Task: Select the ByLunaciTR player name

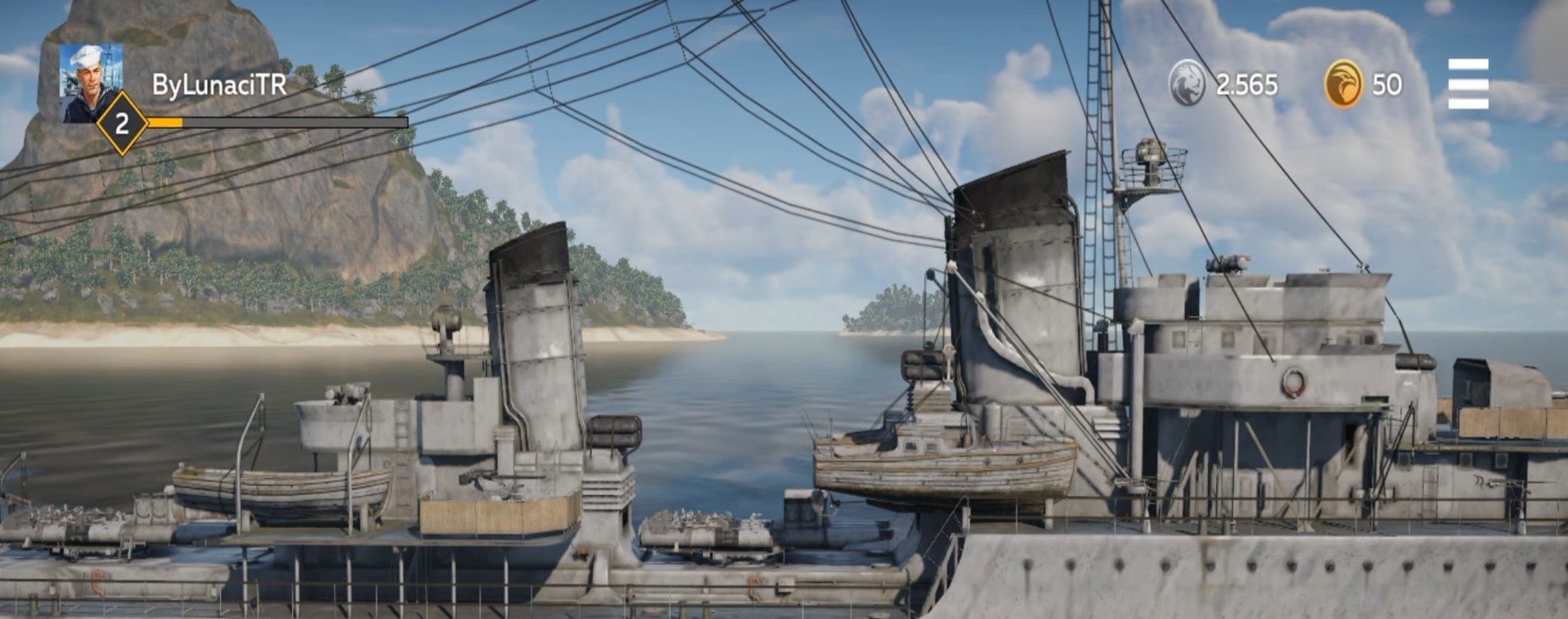Action: click(x=219, y=84)
